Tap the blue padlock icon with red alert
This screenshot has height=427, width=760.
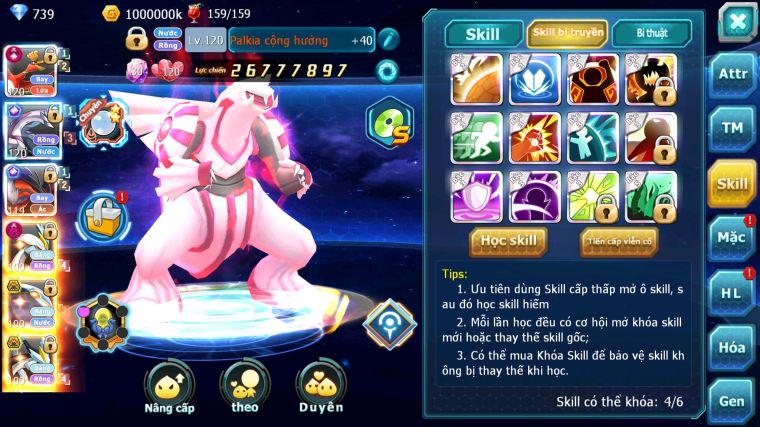coord(100,213)
